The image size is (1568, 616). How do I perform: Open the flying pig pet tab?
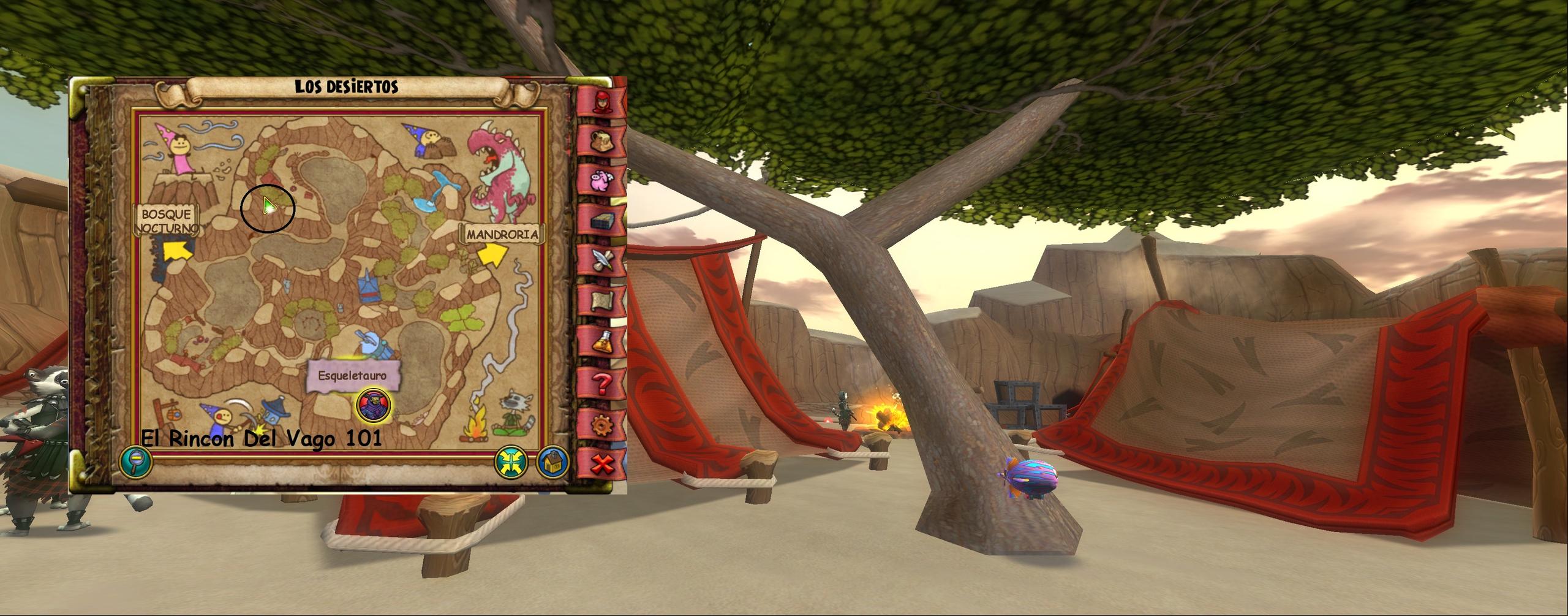(602, 181)
